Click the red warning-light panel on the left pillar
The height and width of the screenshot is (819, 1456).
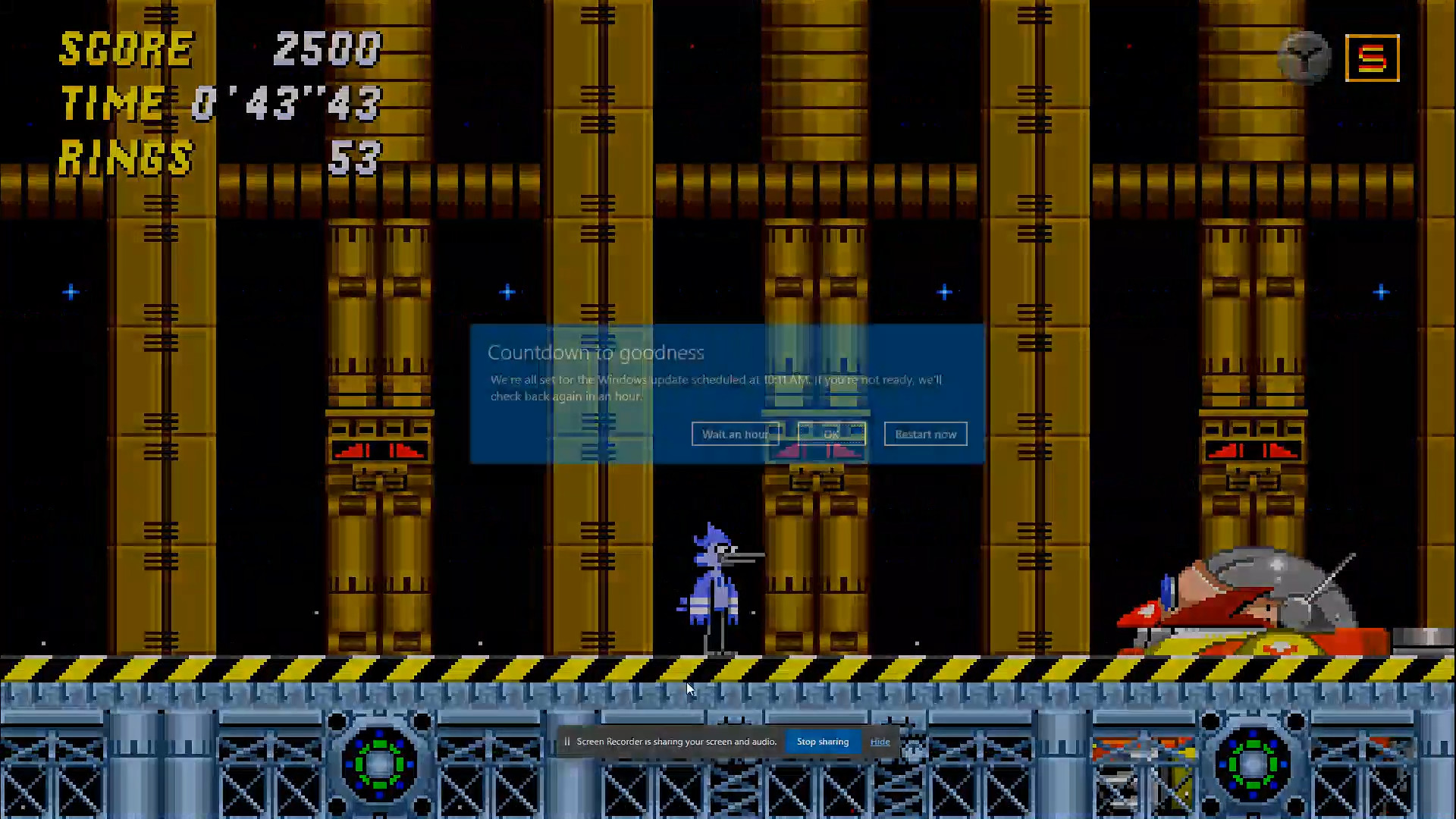379,451
